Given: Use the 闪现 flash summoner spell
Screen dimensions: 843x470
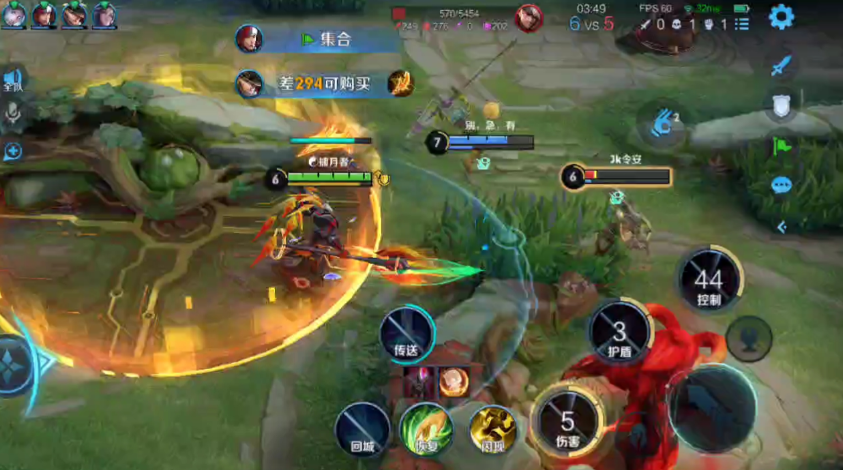Looking at the screenshot, I should [492, 430].
